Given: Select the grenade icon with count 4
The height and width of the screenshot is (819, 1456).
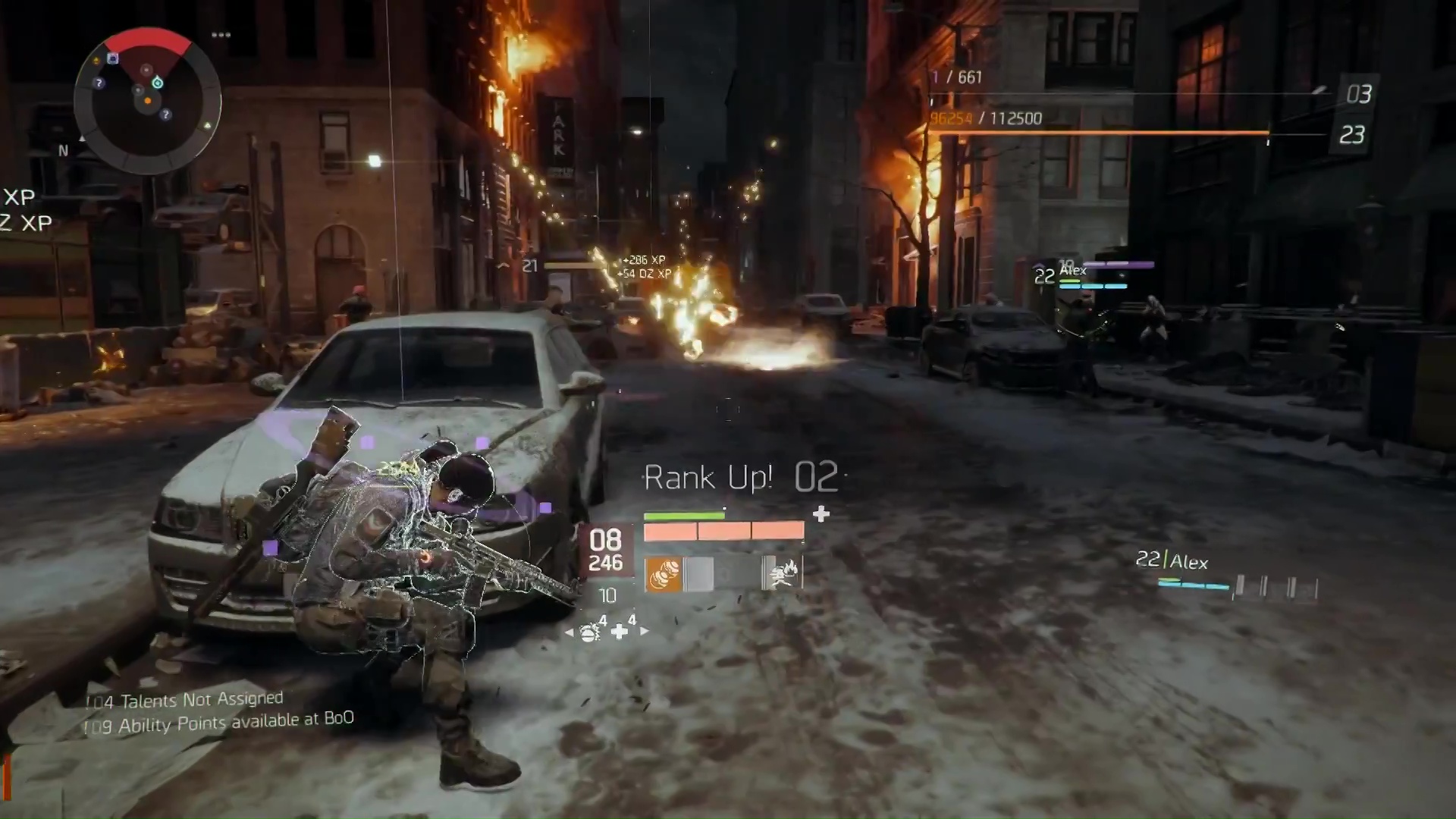Looking at the screenshot, I should point(590,632).
